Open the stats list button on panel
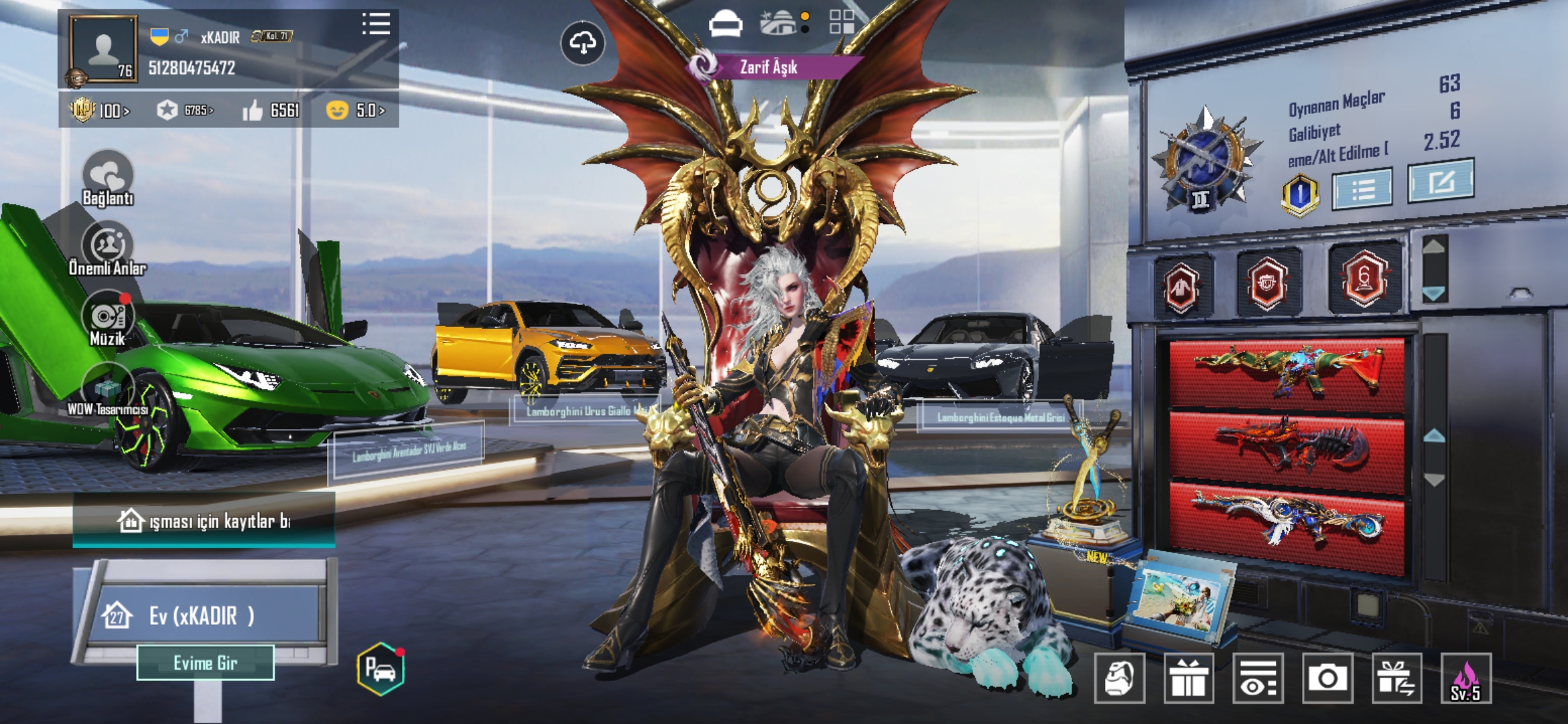This screenshot has height=724, width=1568. pos(1362,190)
